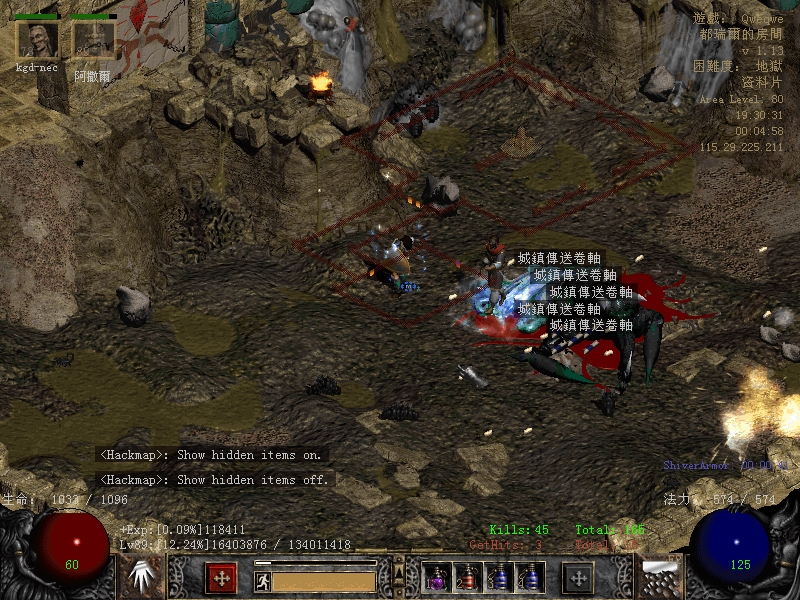Drink the red healing potion in belt slot 2

[x=467, y=578]
